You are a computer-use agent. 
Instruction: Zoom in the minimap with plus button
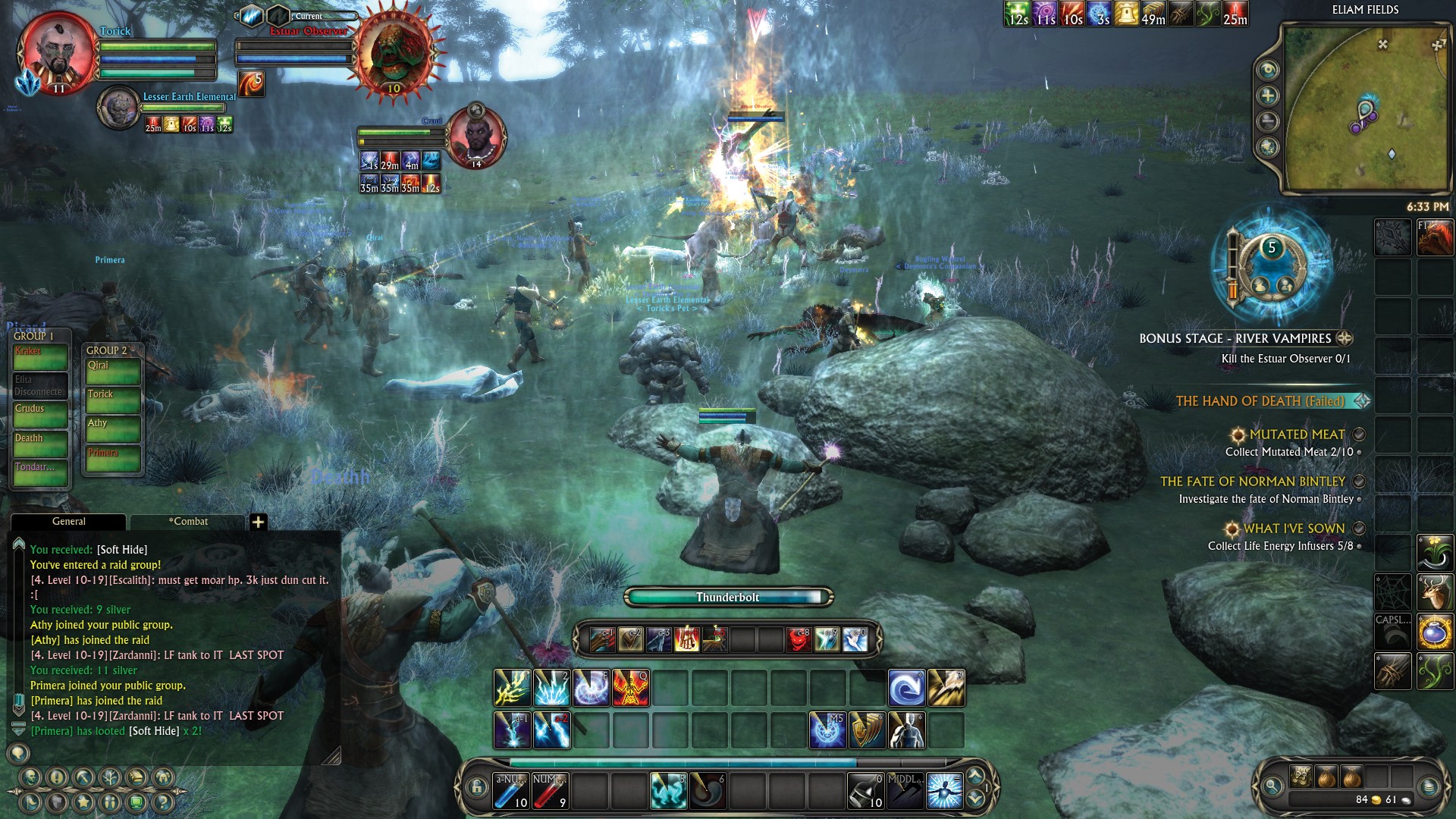(x=1268, y=96)
